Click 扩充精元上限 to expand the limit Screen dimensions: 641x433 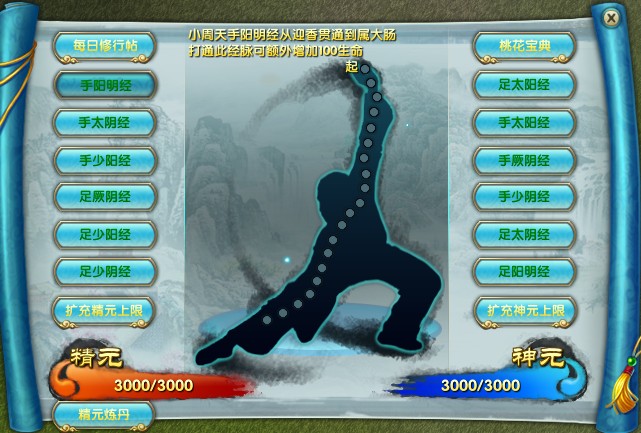click(x=104, y=310)
